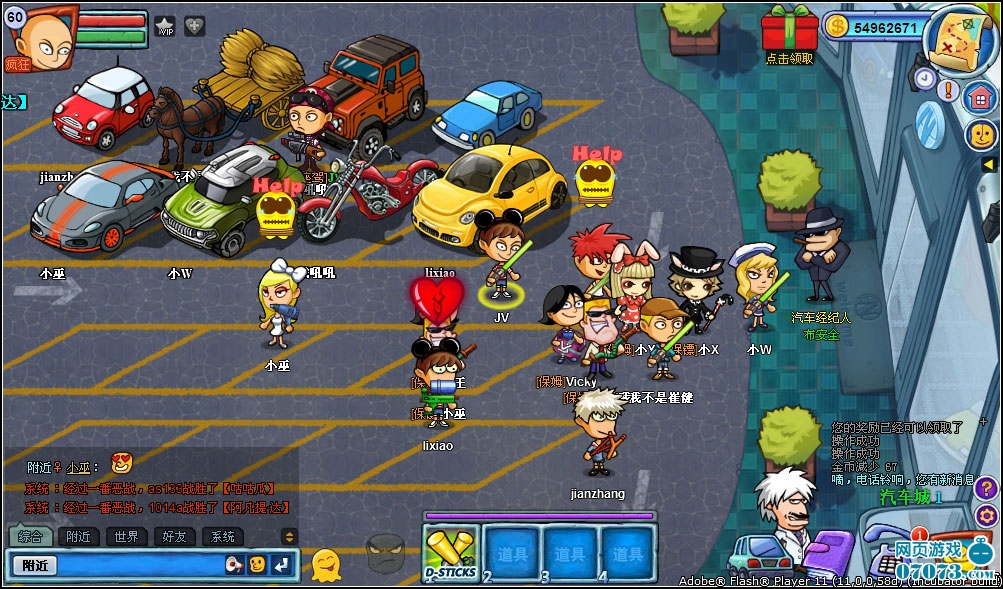Click the clock icon near the map
1003x589 pixels.
point(924,78)
